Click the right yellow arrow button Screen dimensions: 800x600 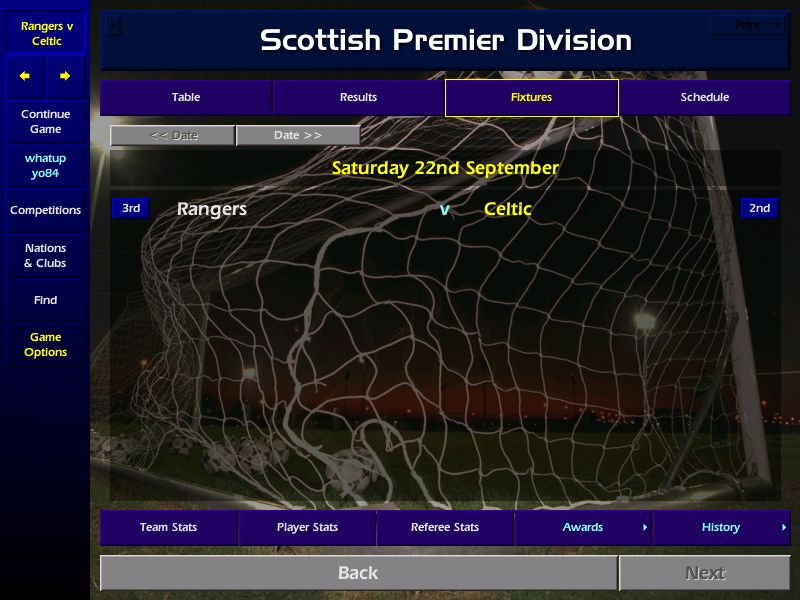[x=65, y=76]
